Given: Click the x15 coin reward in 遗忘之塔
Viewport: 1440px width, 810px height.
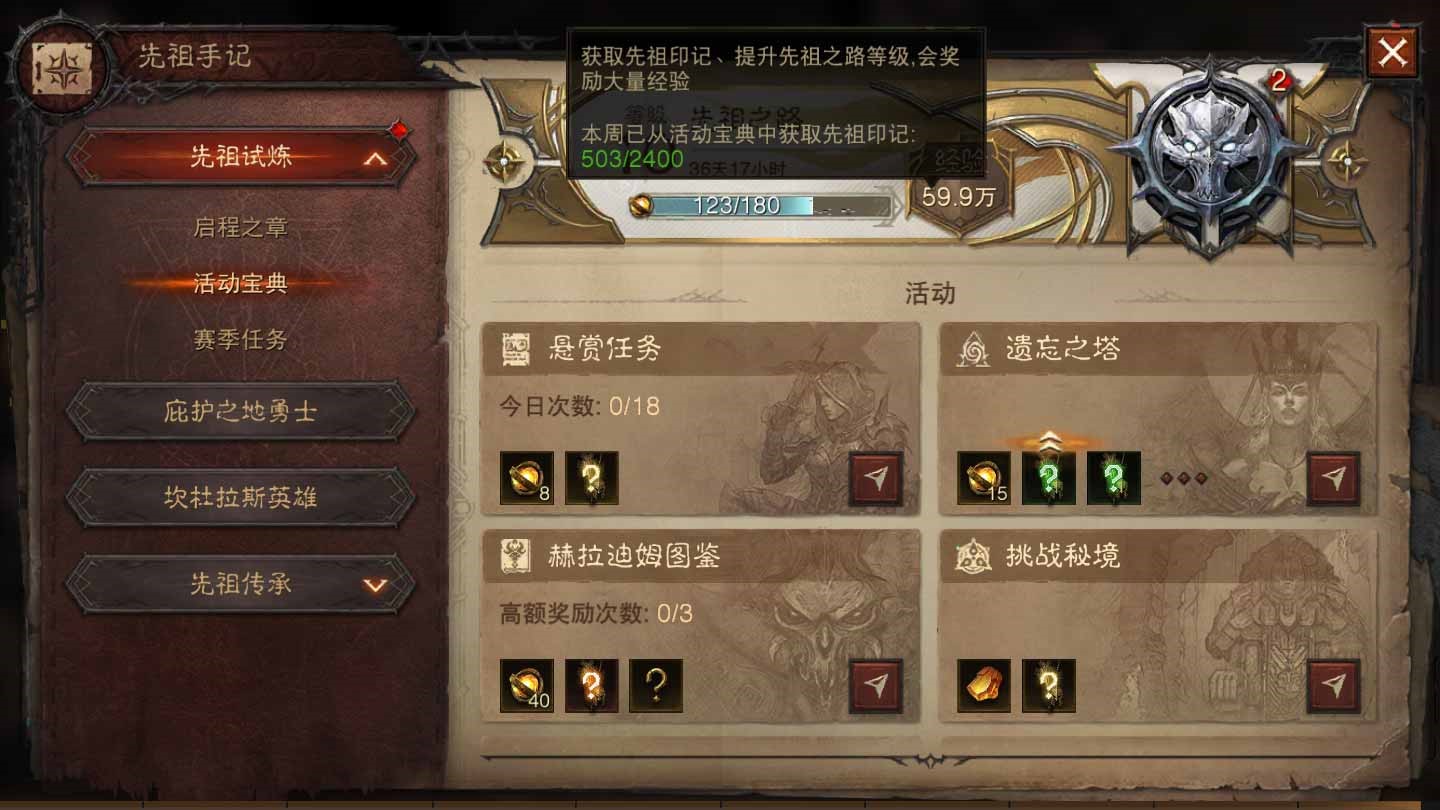Looking at the screenshot, I should coord(982,478).
